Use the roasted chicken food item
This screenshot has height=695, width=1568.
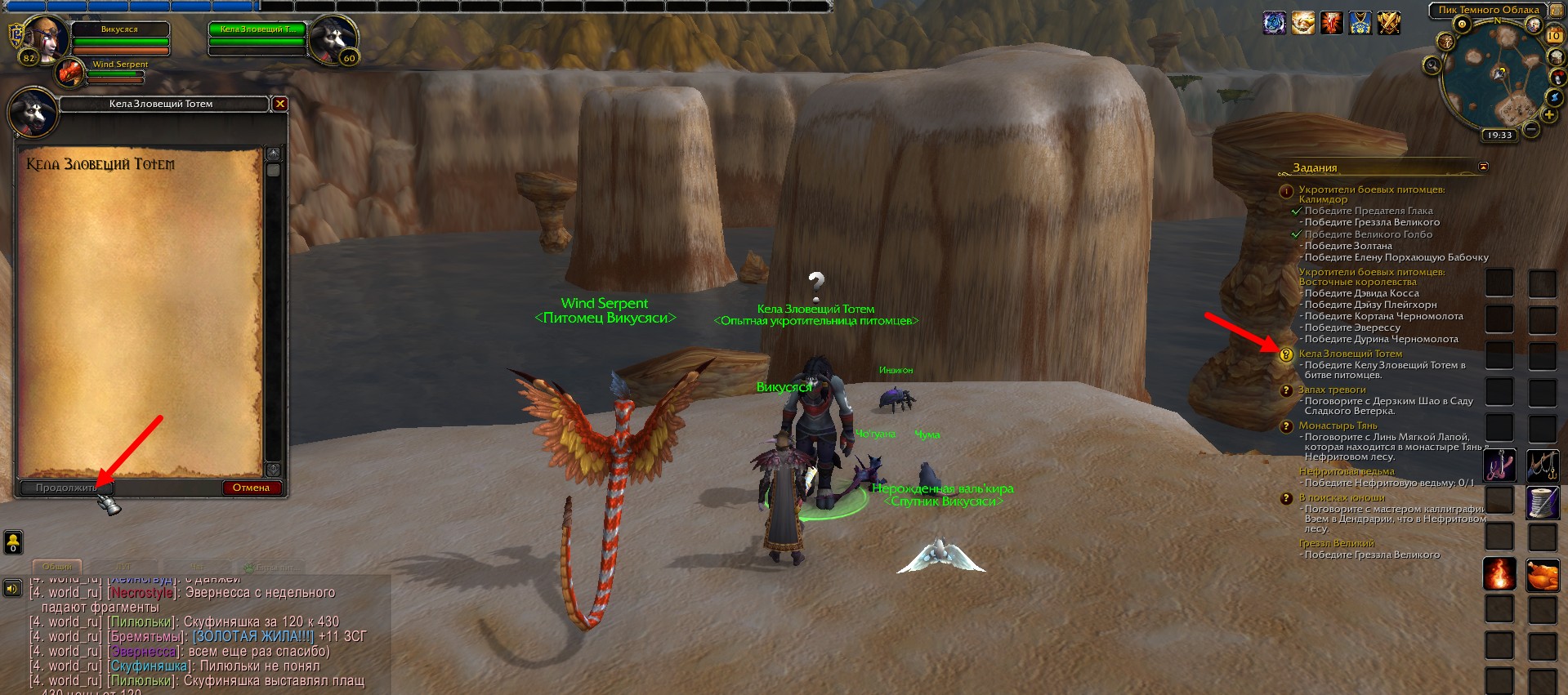tap(1543, 574)
